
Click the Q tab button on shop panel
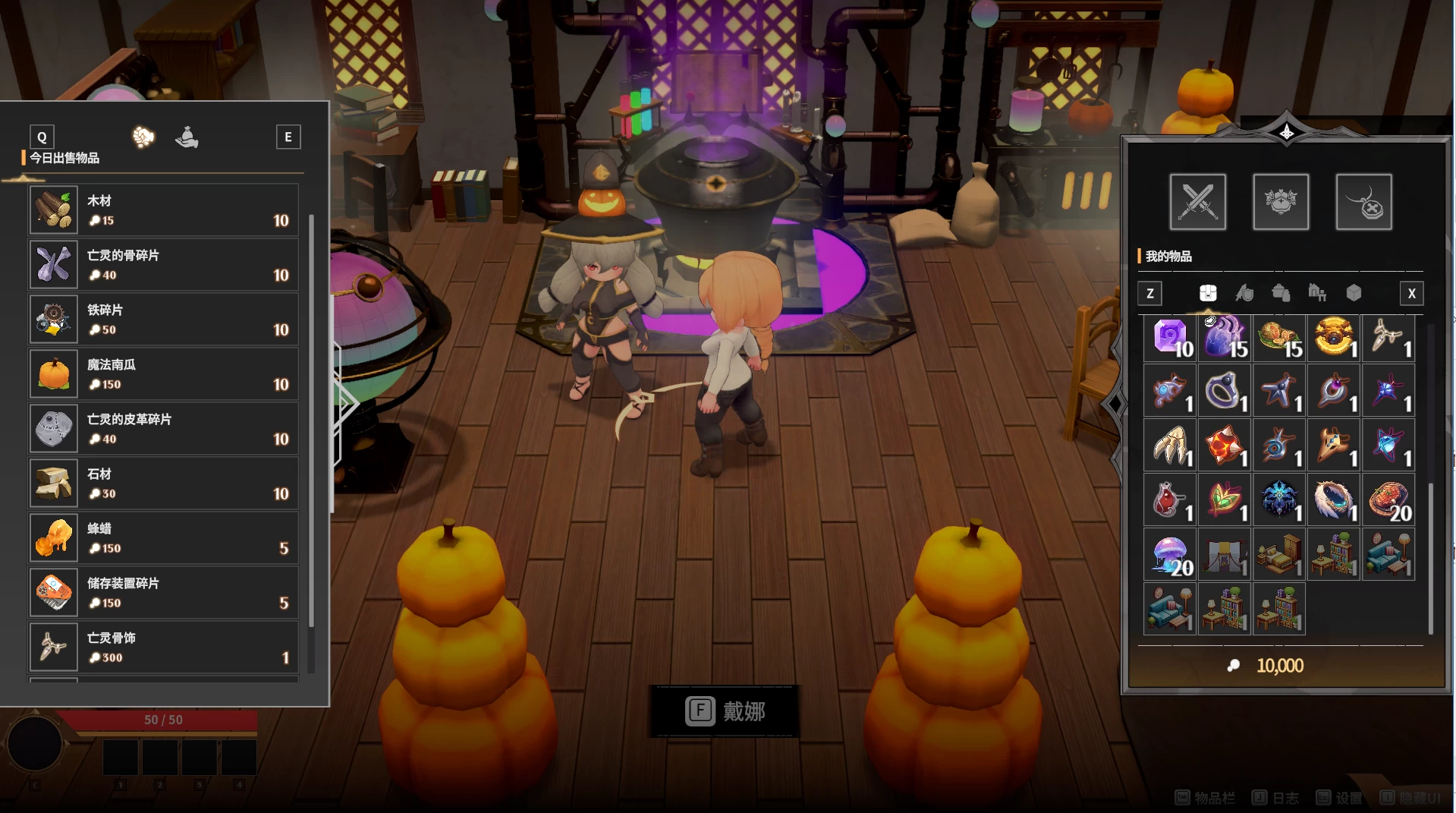coord(42,137)
